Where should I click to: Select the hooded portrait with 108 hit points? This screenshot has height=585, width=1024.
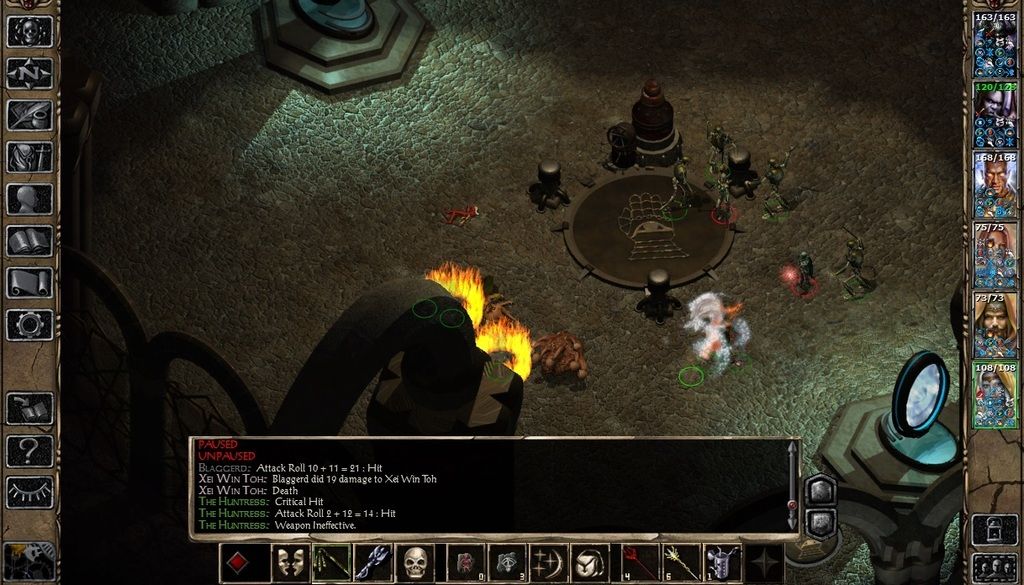point(995,396)
